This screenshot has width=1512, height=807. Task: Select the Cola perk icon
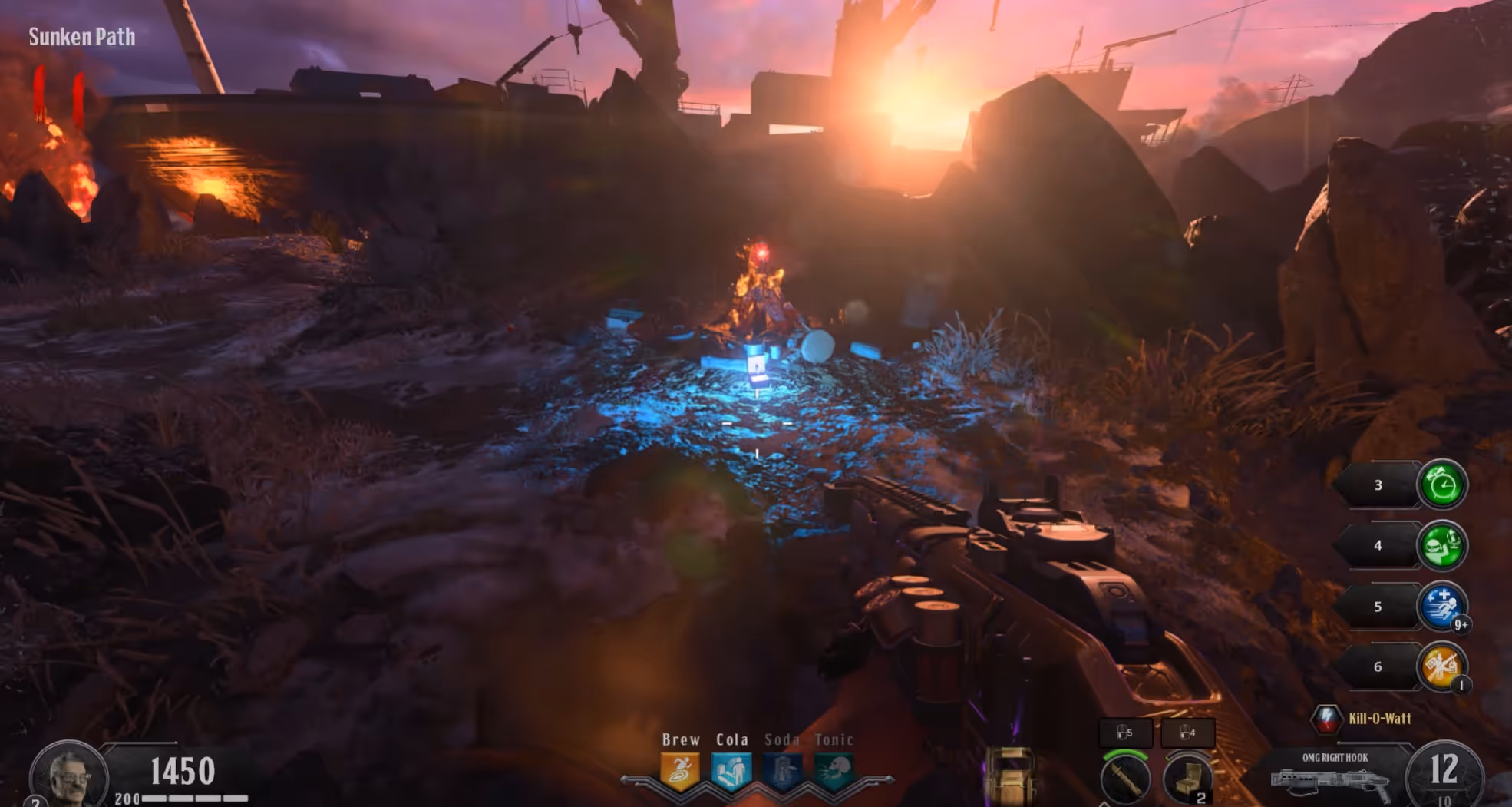coord(731,771)
